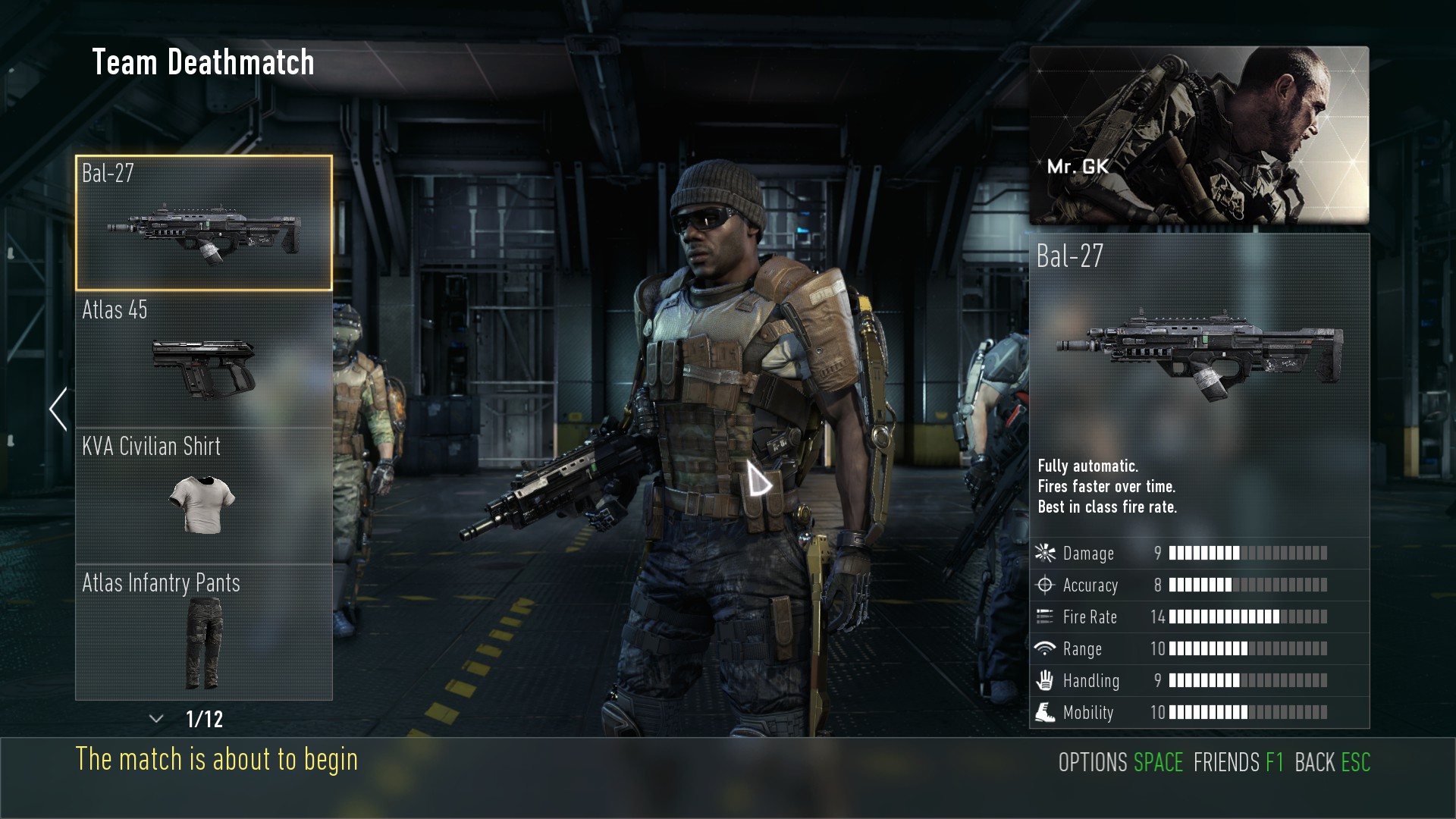The height and width of the screenshot is (819, 1456).
Task: Go back with the Back button
Action: 1332,762
